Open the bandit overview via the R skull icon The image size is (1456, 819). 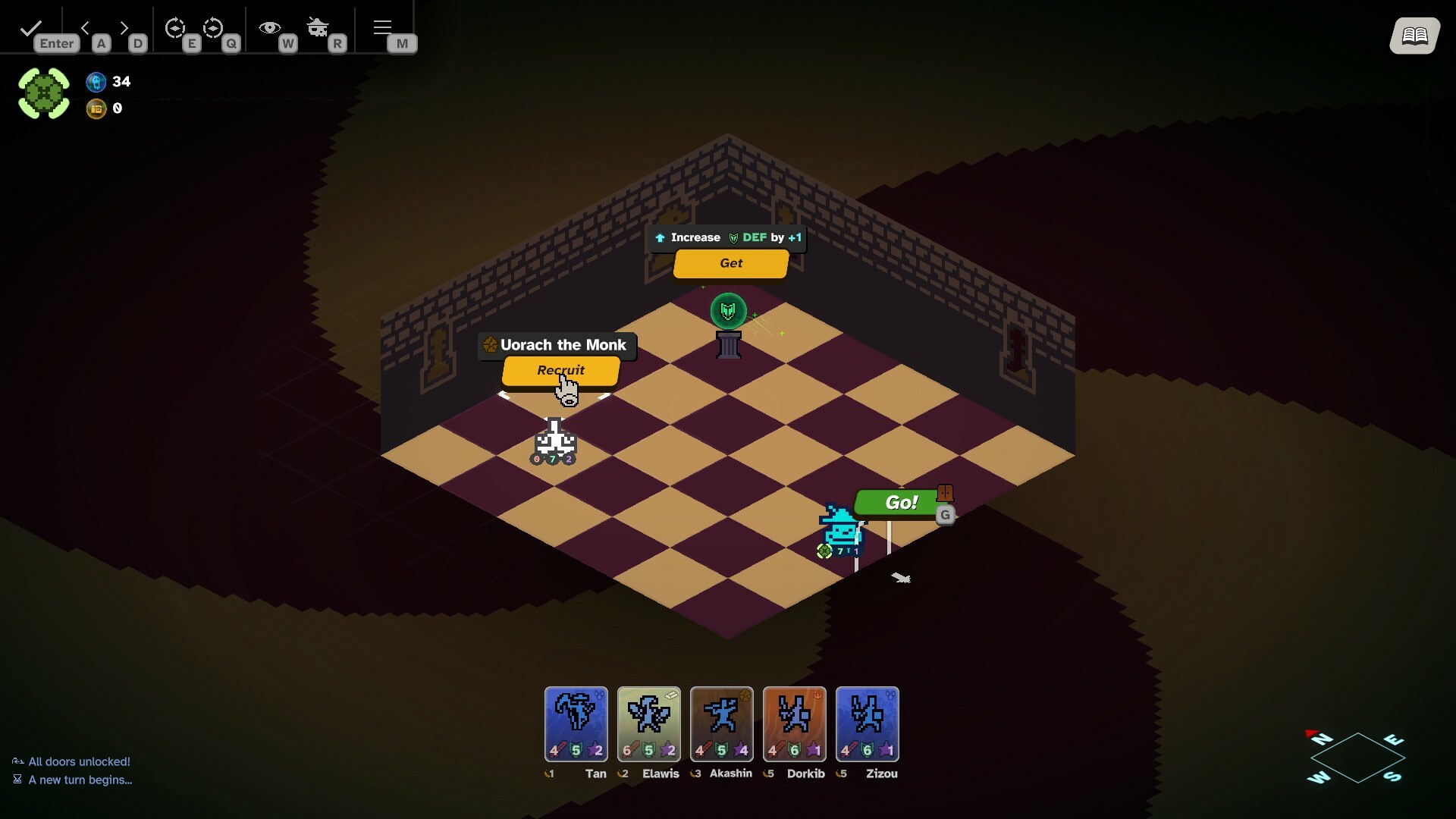tap(318, 27)
